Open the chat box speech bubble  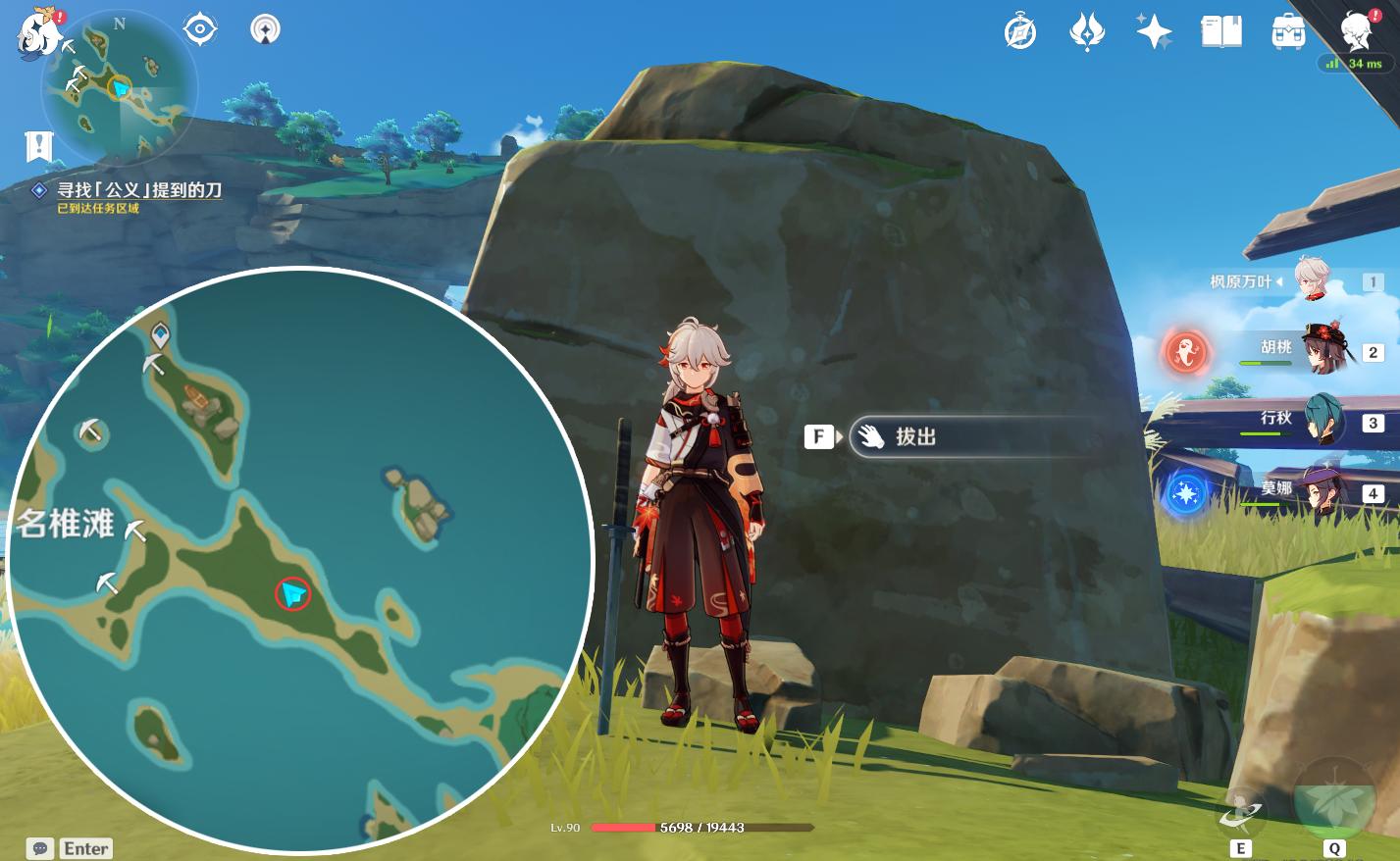point(40,848)
